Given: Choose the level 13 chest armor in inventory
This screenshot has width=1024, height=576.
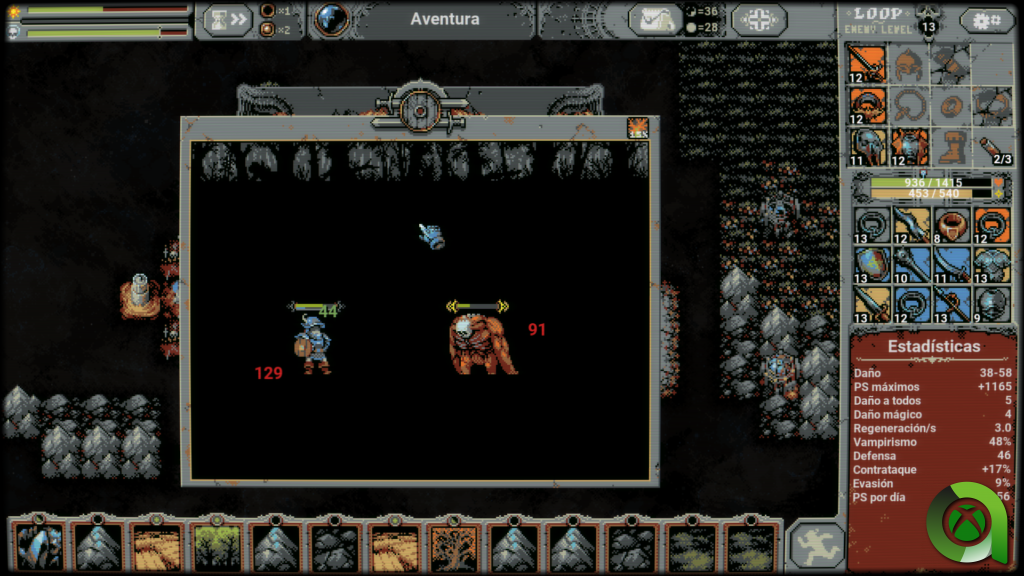Looking at the screenshot, I should [x=991, y=265].
